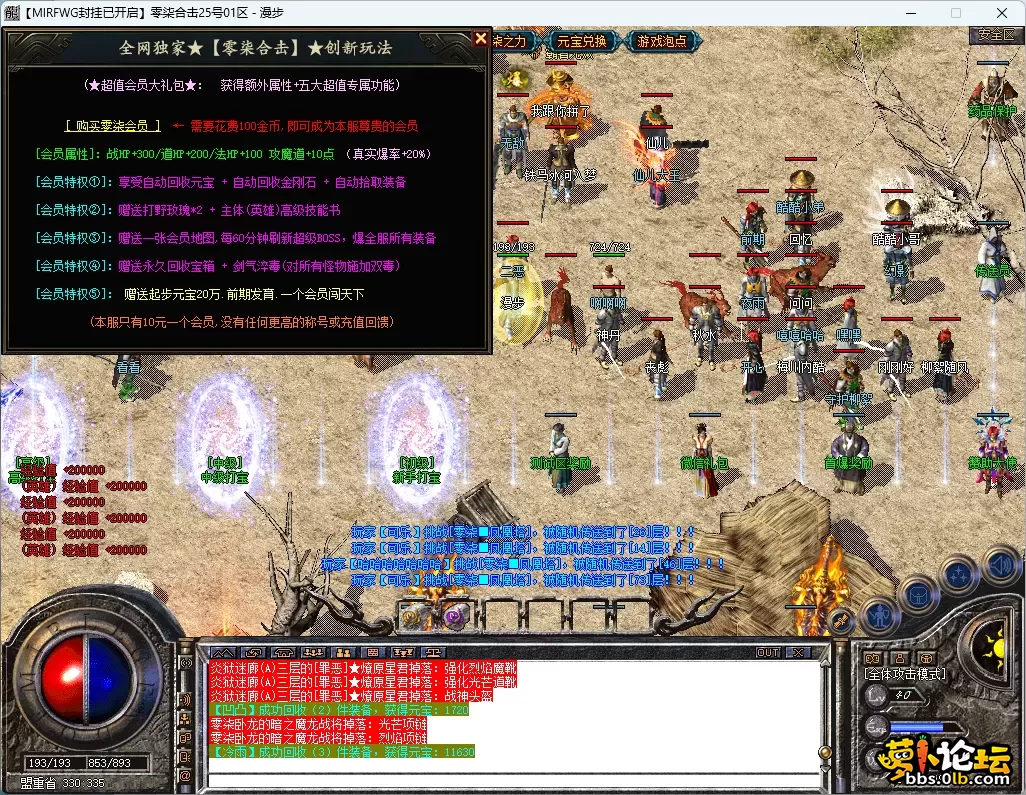This screenshot has width=1026, height=795.
Task: Click the OUT button above chat
Action: [768, 652]
